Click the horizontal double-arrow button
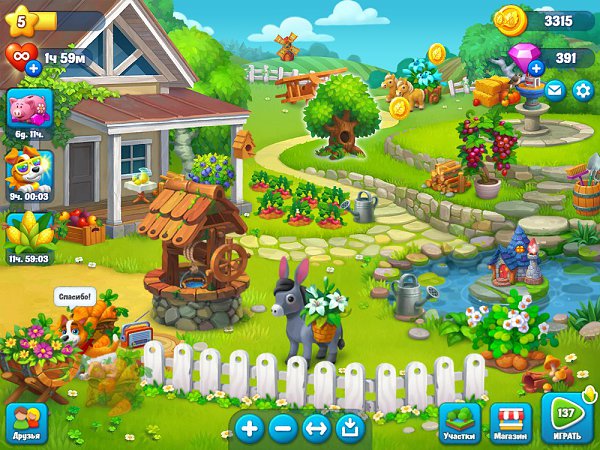This screenshot has height=450, width=600. 316,429
